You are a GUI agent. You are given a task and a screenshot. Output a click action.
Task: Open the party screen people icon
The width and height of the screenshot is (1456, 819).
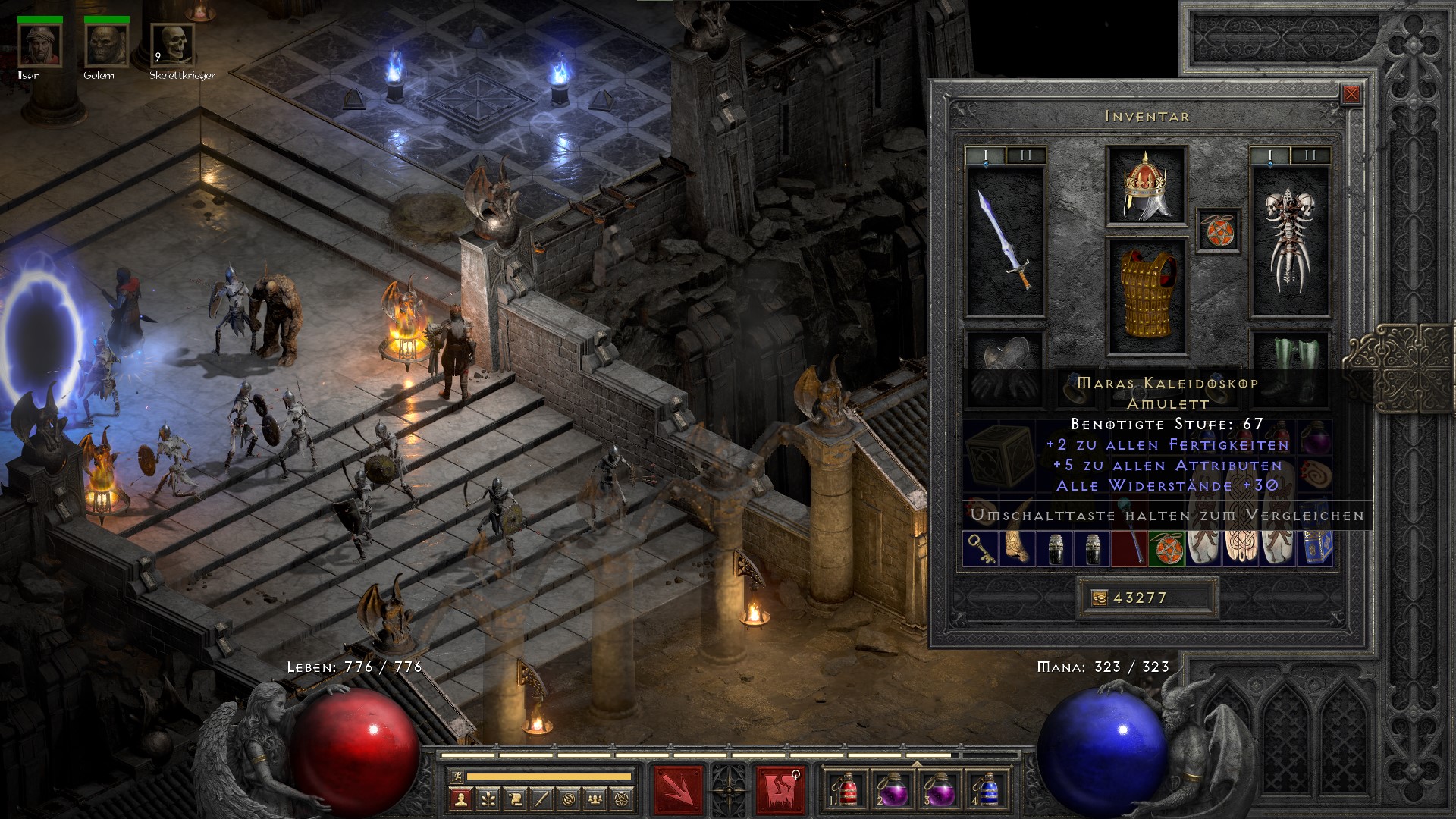[595, 800]
